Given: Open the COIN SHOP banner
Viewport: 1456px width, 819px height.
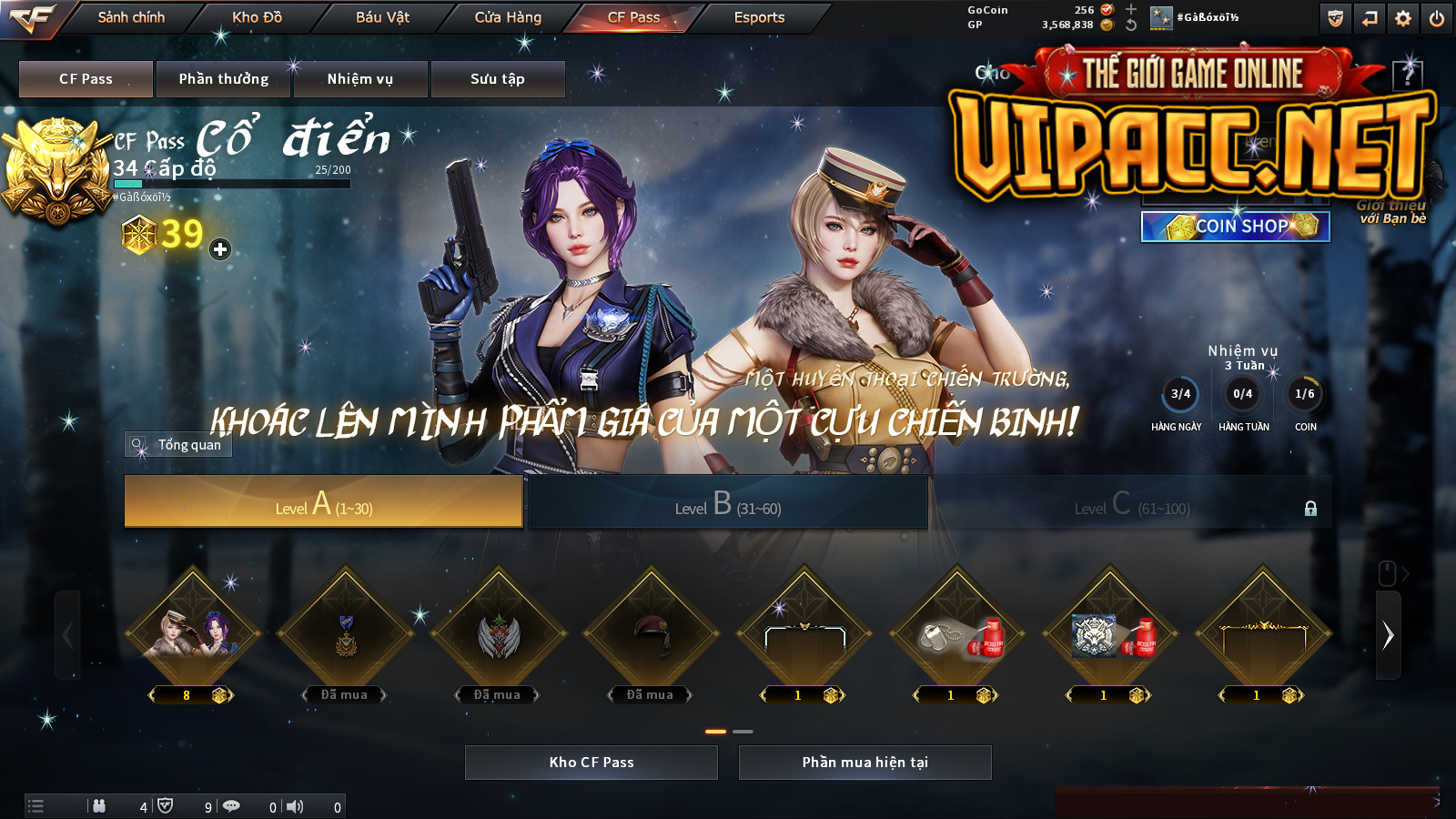Looking at the screenshot, I should [1235, 227].
